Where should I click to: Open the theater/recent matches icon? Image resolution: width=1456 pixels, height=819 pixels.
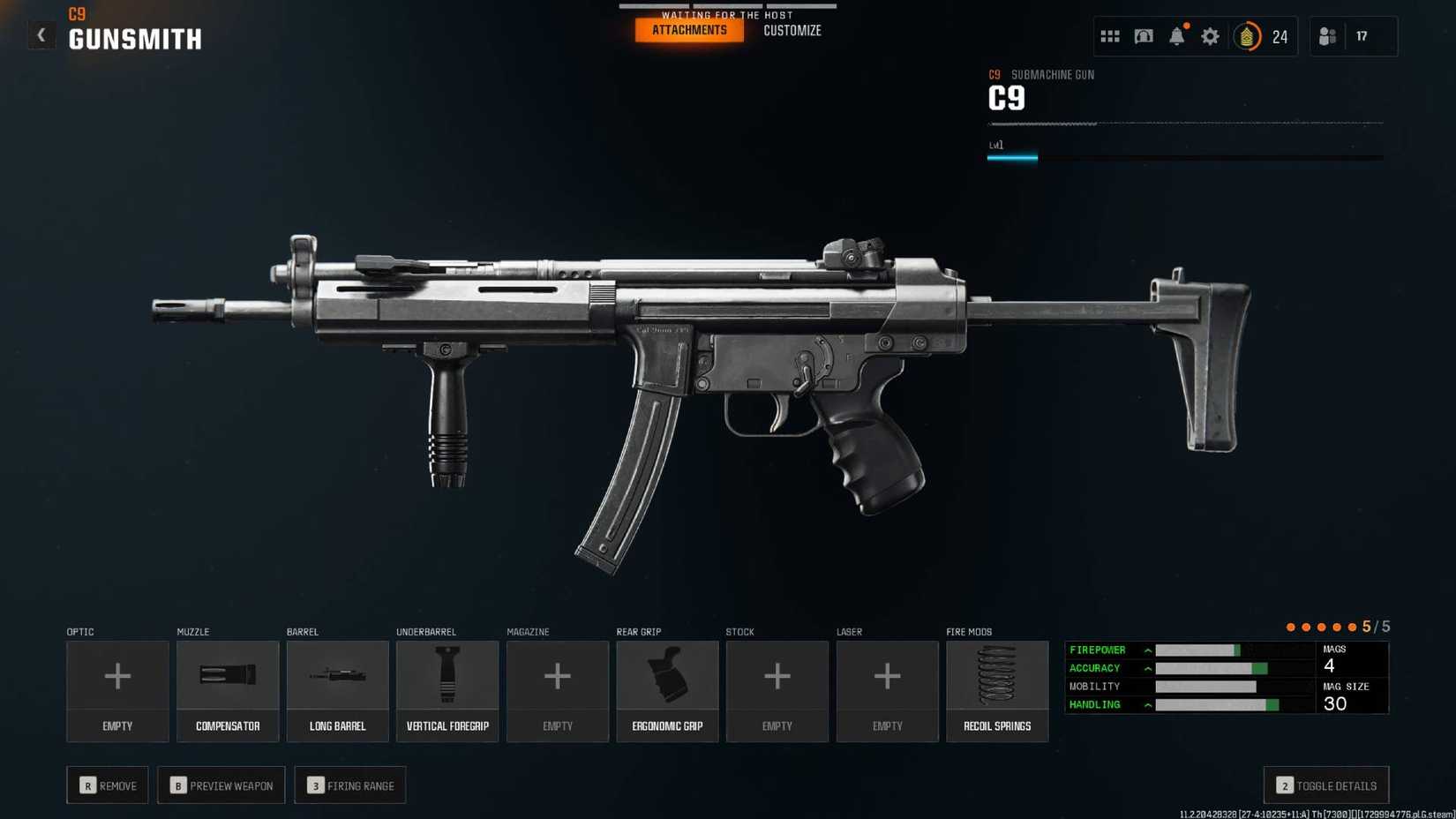pos(1143,36)
